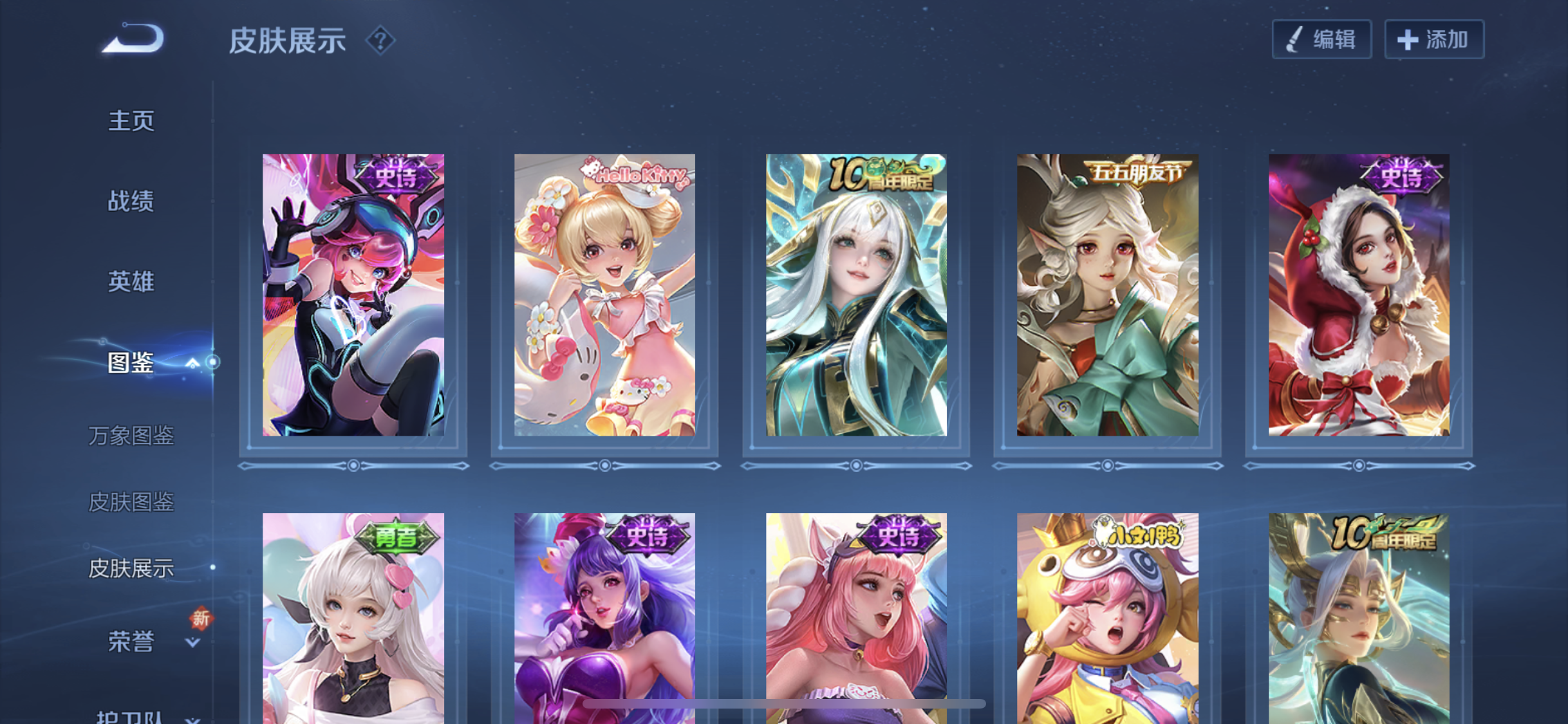
Task: Choose the 小刘鸭 yellow duck skin card
Action: (1107, 618)
